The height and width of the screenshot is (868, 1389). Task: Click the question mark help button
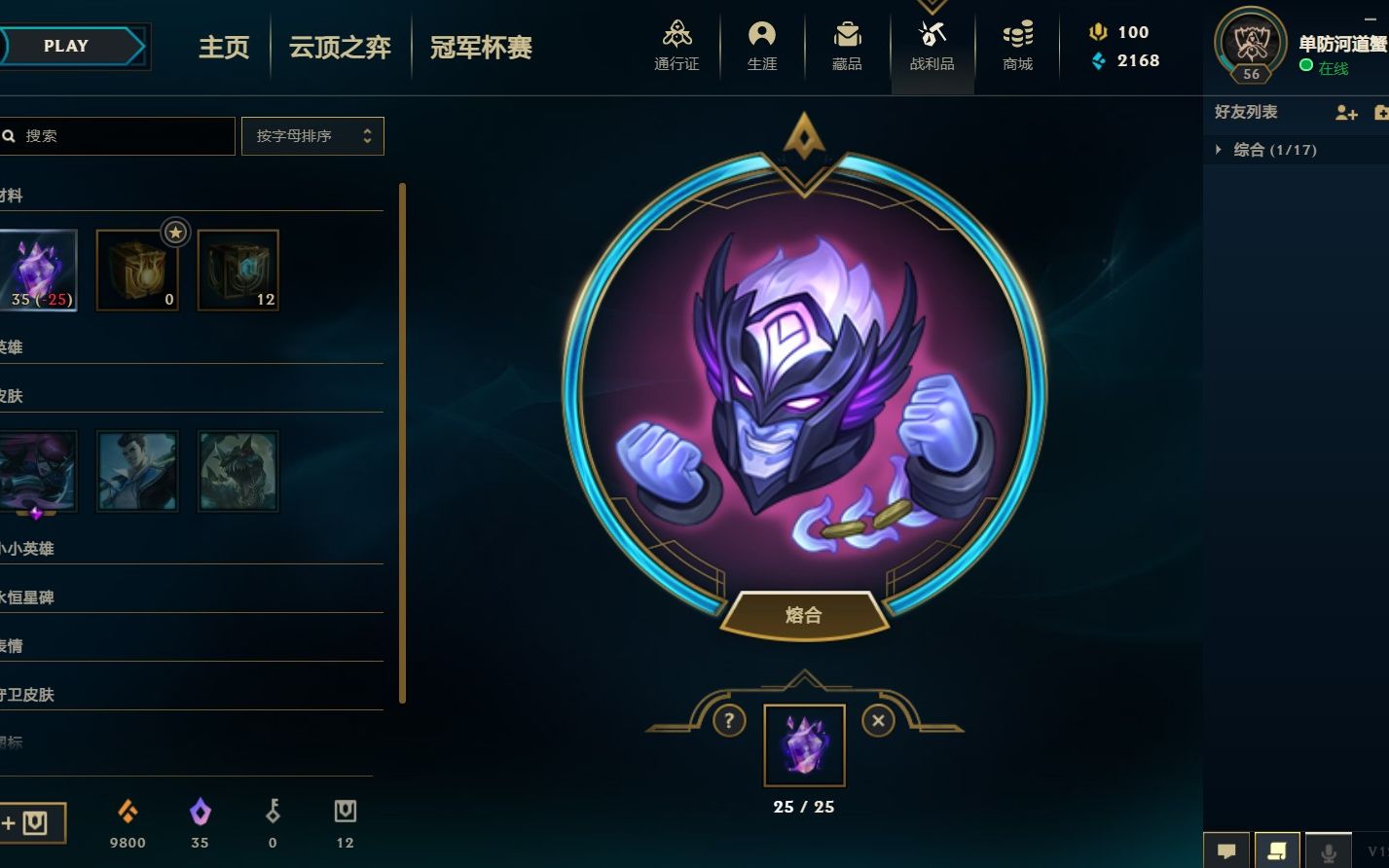pos(728,721)
